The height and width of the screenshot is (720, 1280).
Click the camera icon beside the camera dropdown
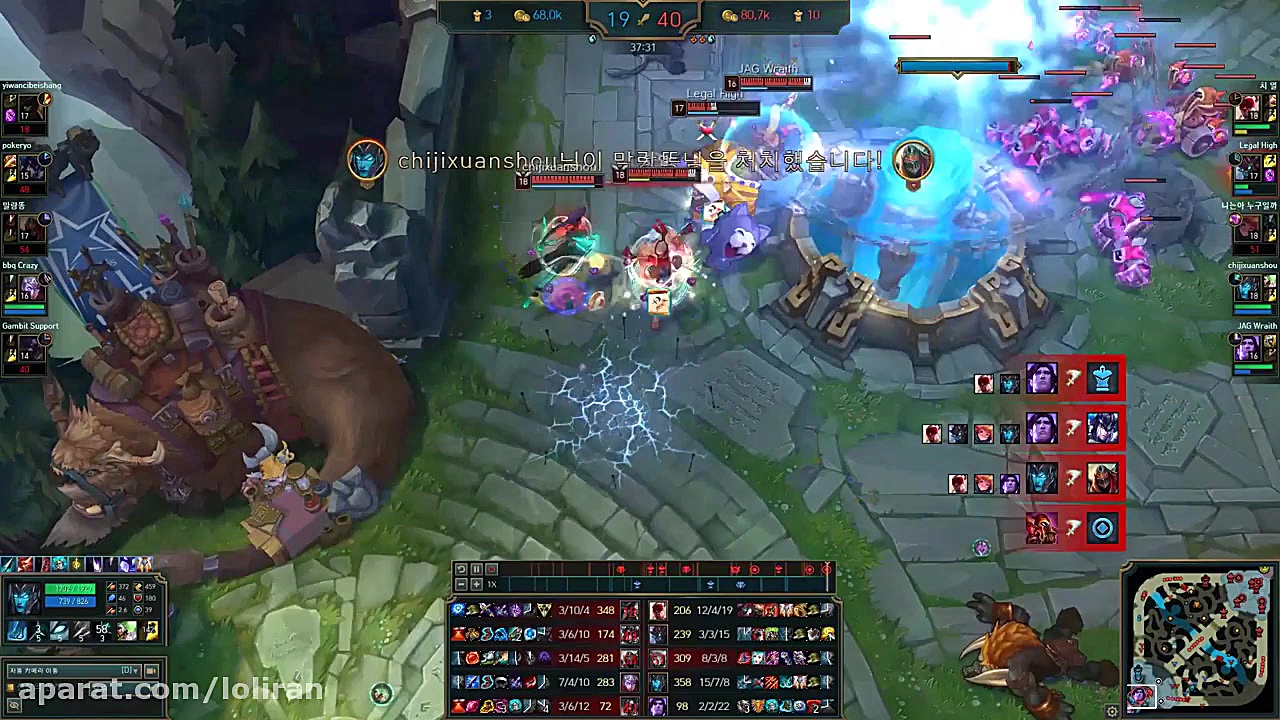click(x=151, y=670)
